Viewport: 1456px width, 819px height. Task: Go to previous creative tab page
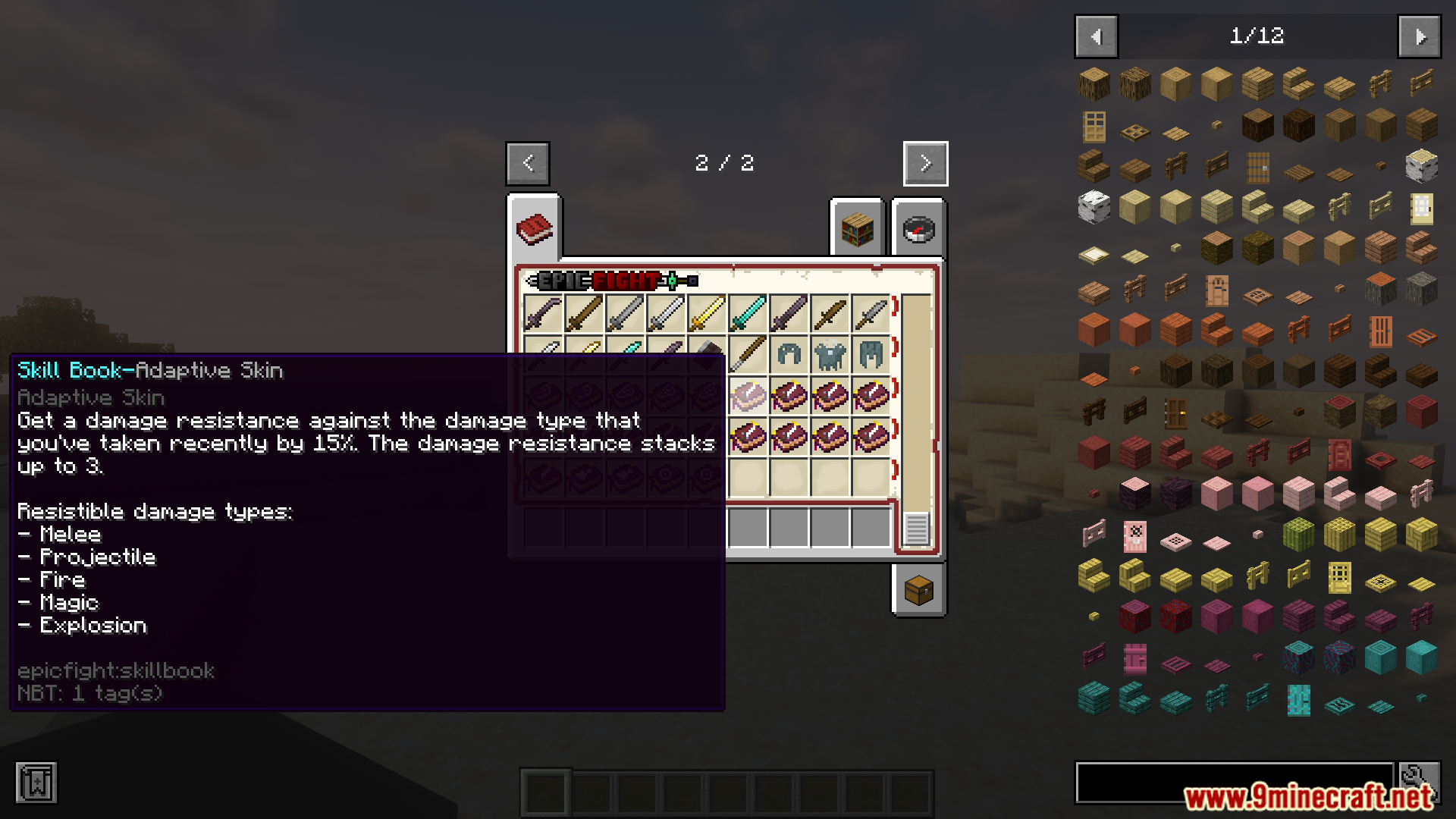[528, 163]
